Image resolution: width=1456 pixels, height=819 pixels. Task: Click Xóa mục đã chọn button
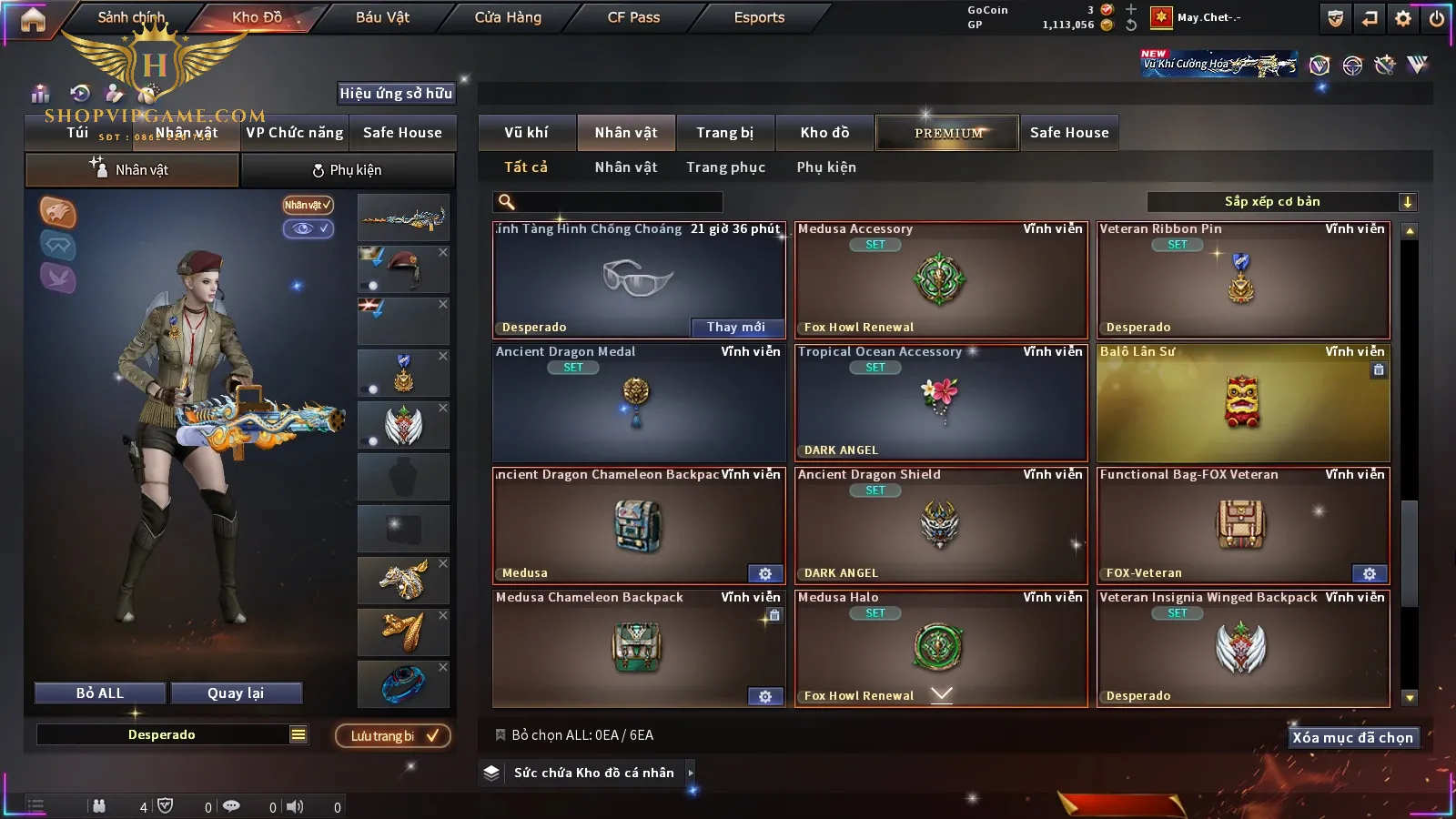coord(1352,738)
